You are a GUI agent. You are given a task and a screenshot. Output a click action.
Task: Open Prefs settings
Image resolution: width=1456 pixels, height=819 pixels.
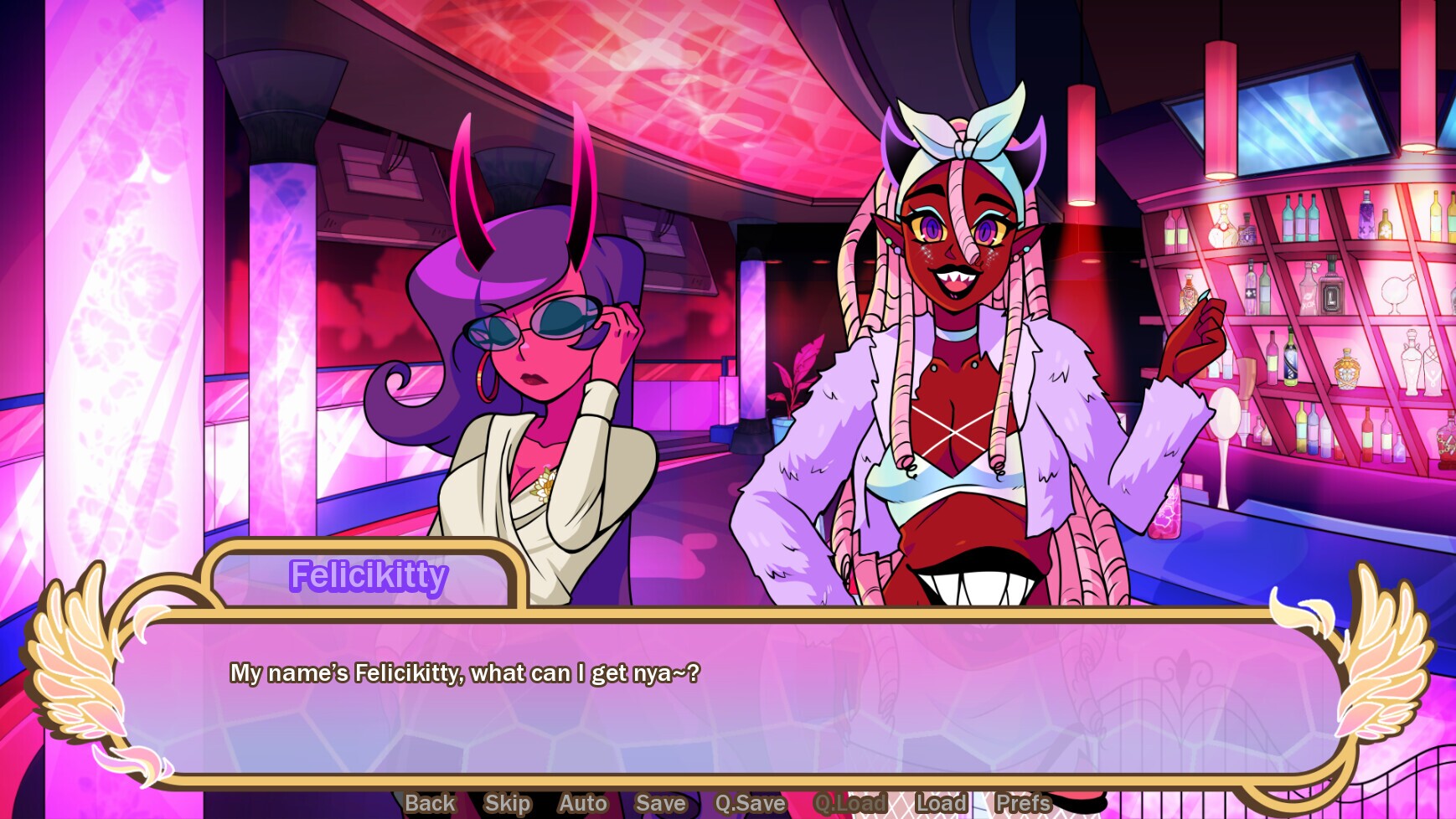coord(1023,803)
